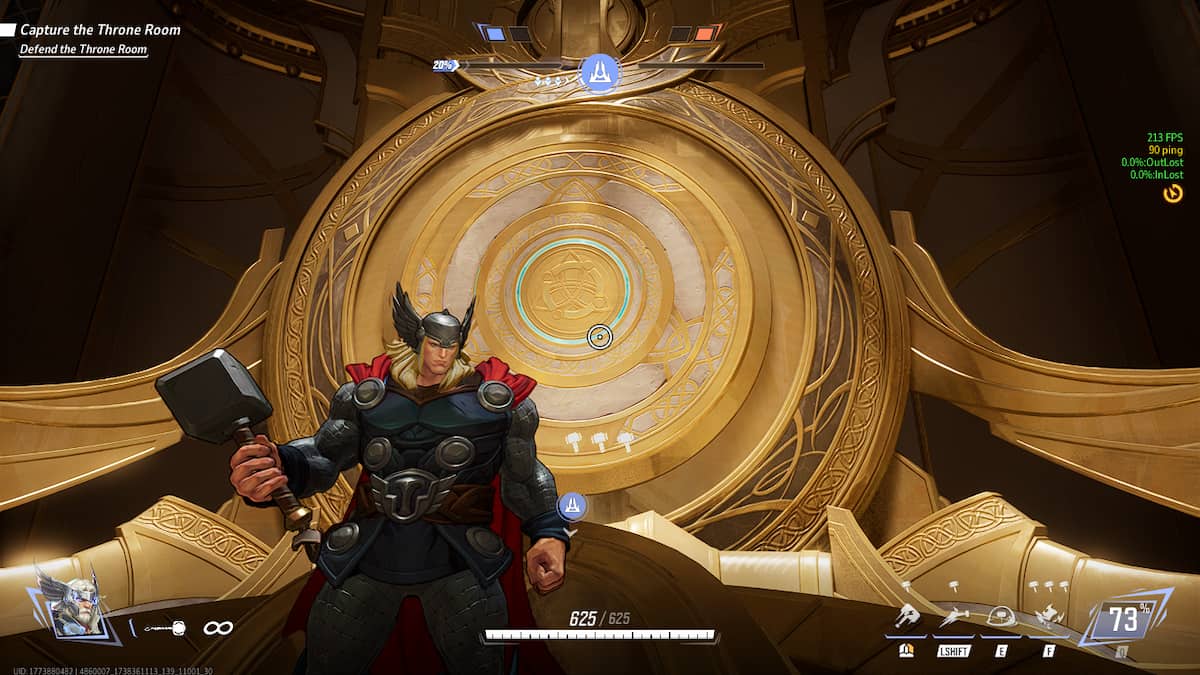Click the yellow replay icon under network stats

pyautogui.click(x=1173, y=193)
